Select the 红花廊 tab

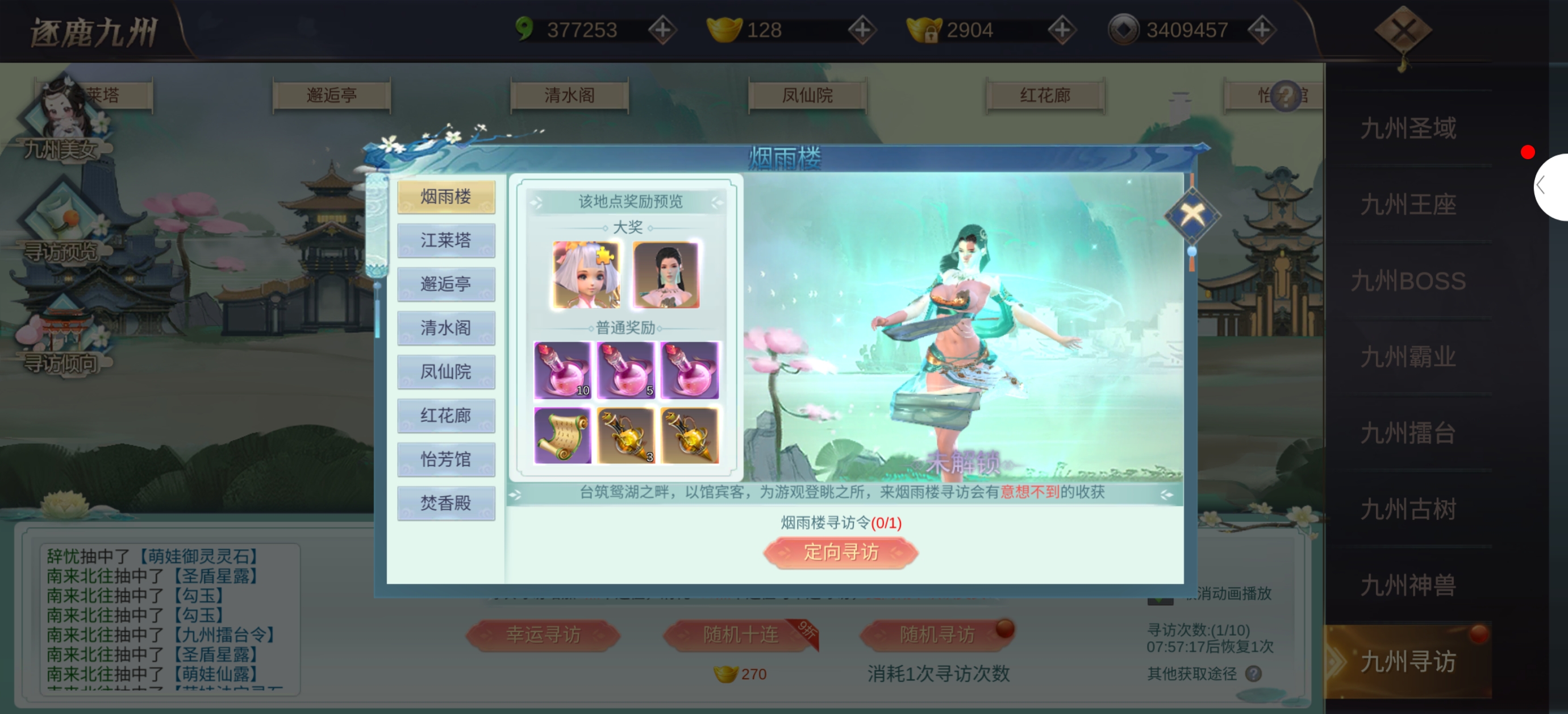445,416
